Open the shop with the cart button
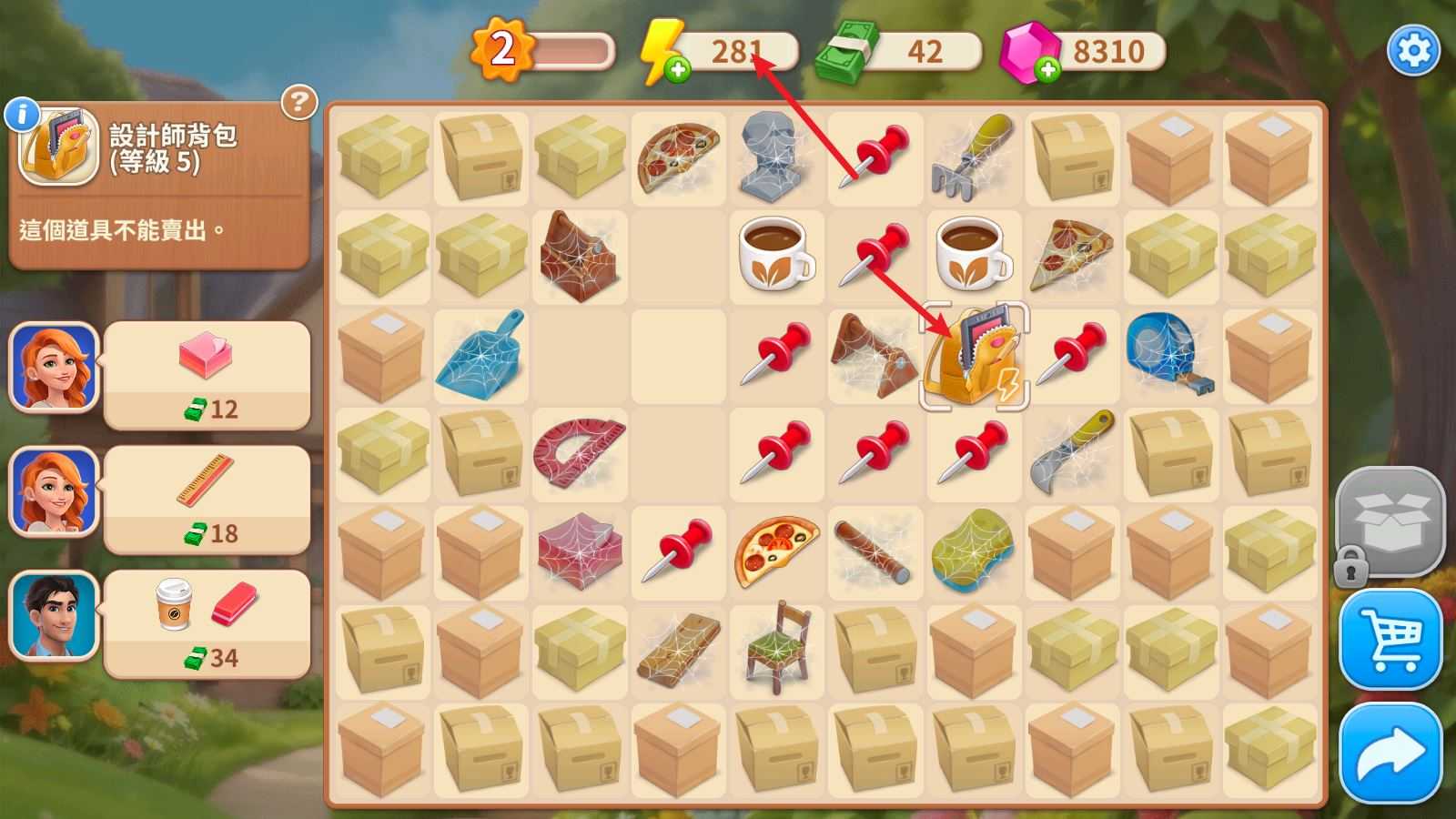The image size is (1456, 819). 1390,638
